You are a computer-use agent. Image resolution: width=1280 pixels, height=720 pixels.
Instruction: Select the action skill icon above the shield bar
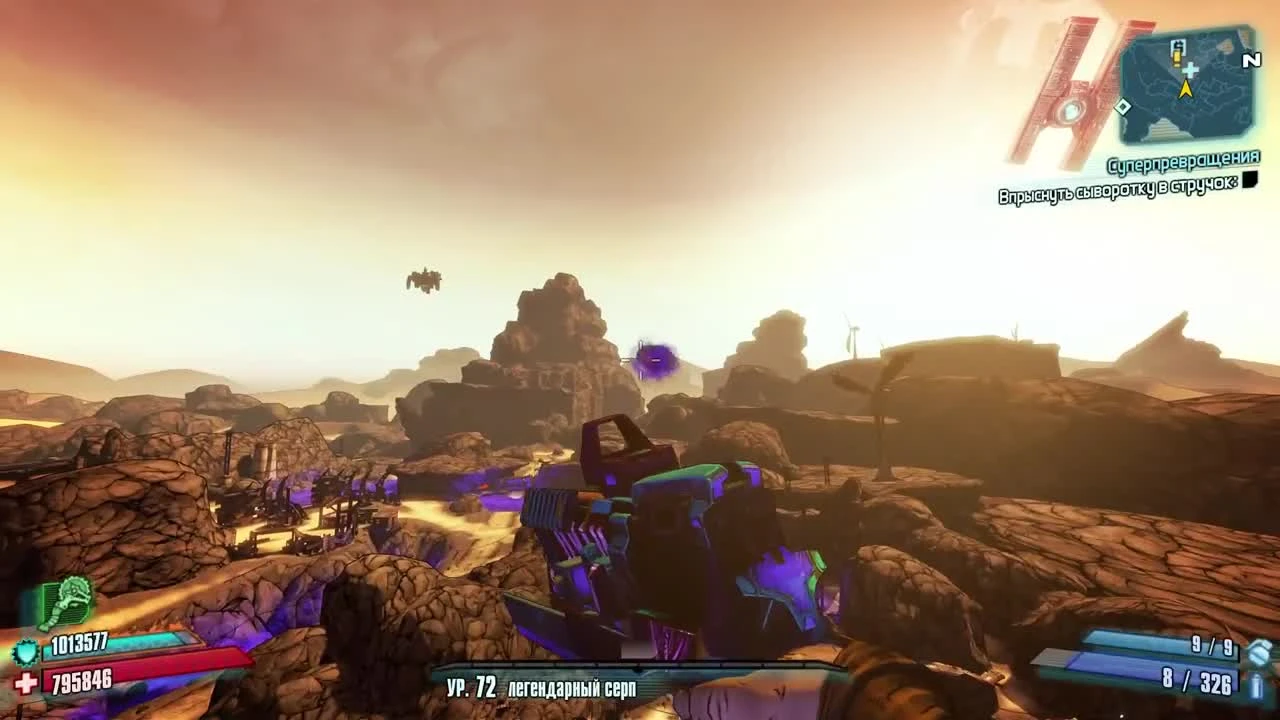click(66, 600)
